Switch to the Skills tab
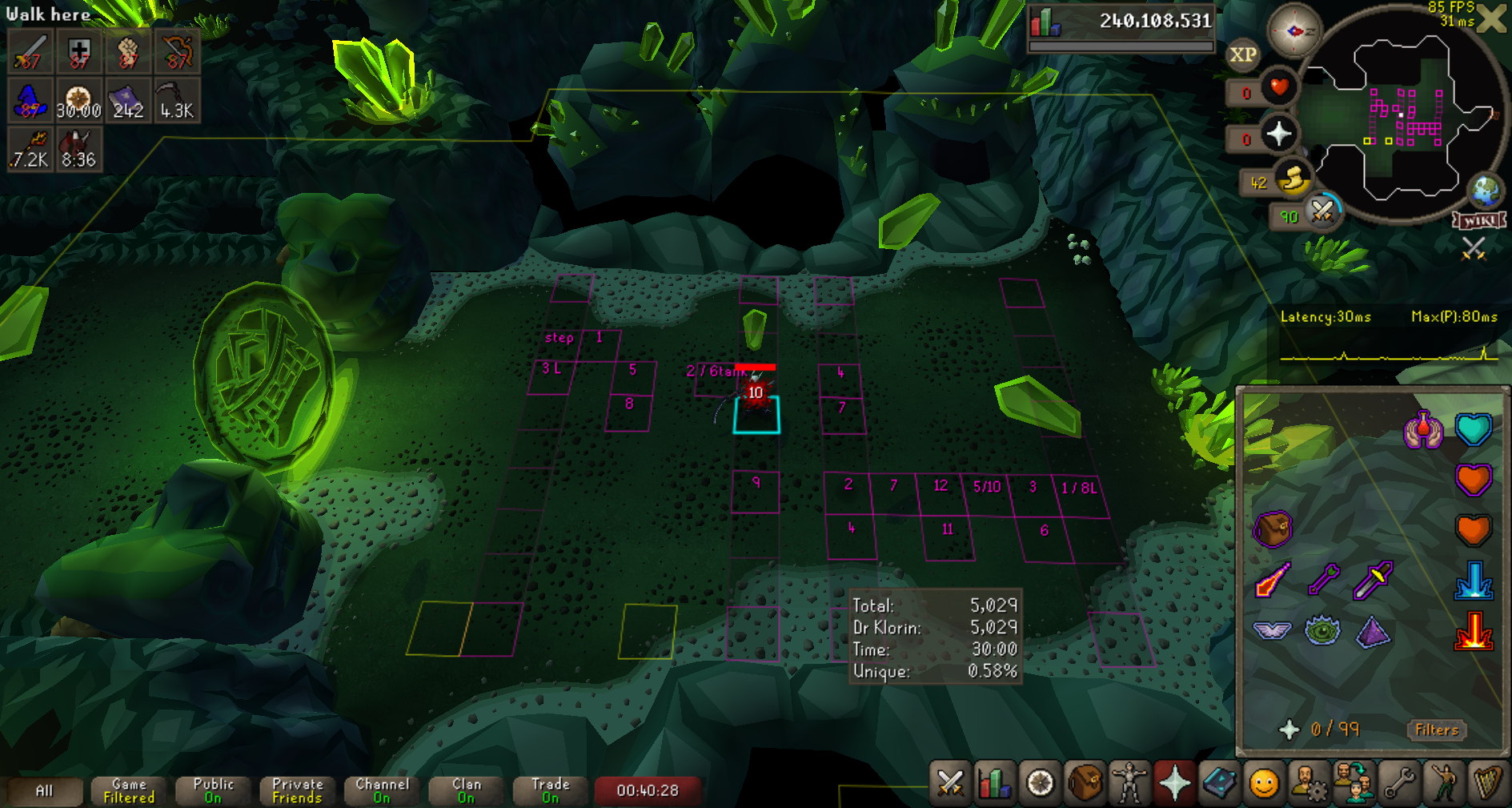 coord(995,782)
